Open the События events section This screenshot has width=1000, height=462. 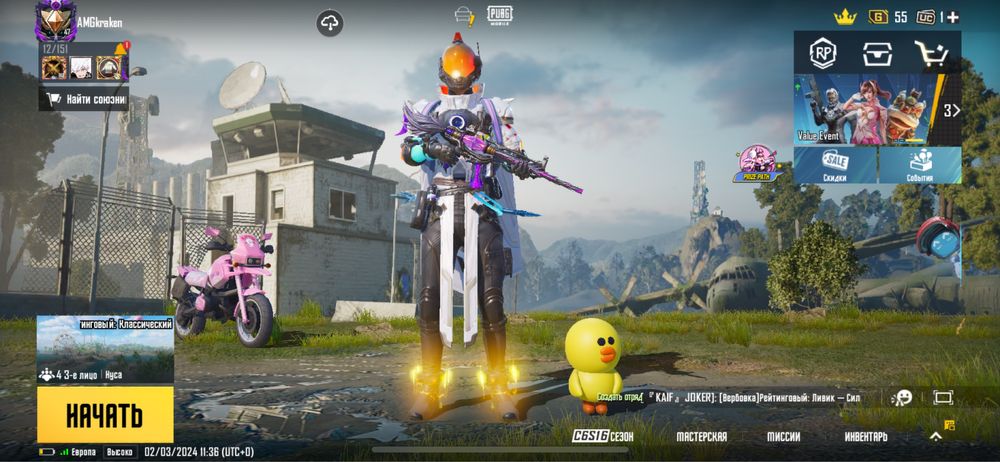point(920,165)
